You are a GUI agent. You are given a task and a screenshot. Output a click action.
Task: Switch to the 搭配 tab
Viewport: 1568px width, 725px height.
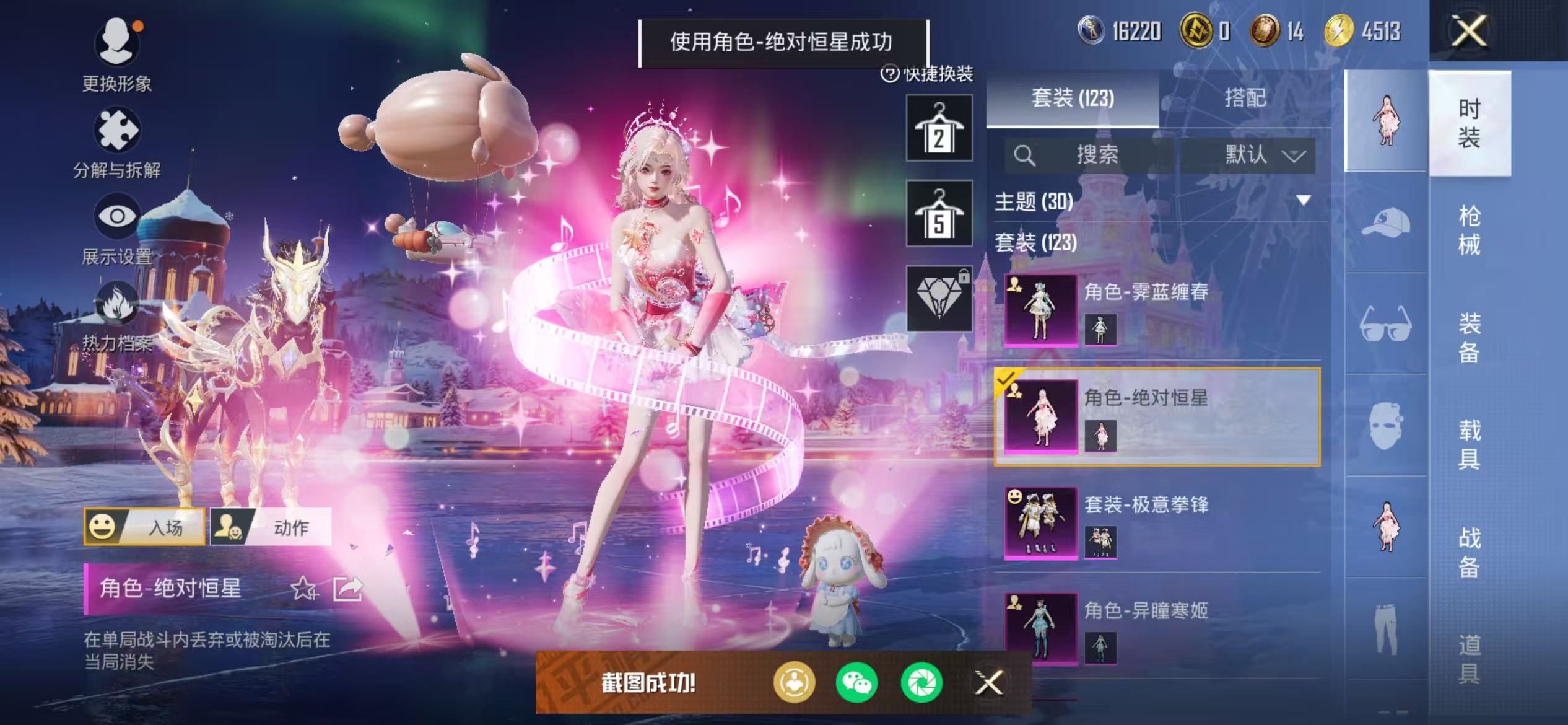click(x=1246, y=99)
